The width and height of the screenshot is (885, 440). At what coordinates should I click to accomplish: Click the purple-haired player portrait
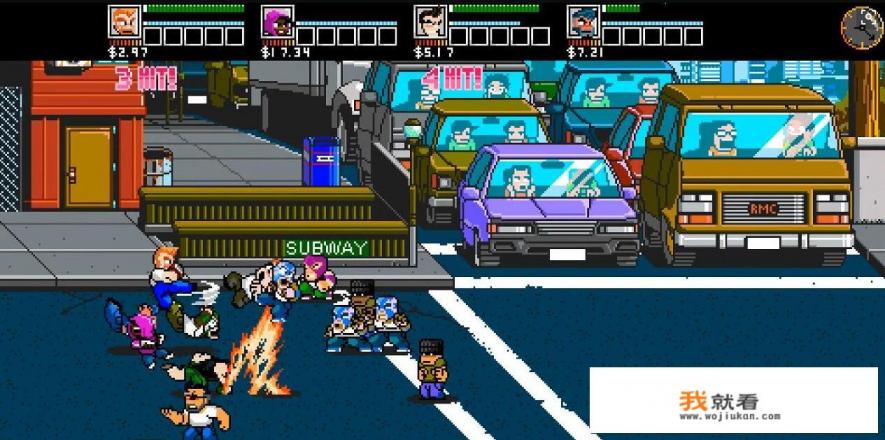276,21
